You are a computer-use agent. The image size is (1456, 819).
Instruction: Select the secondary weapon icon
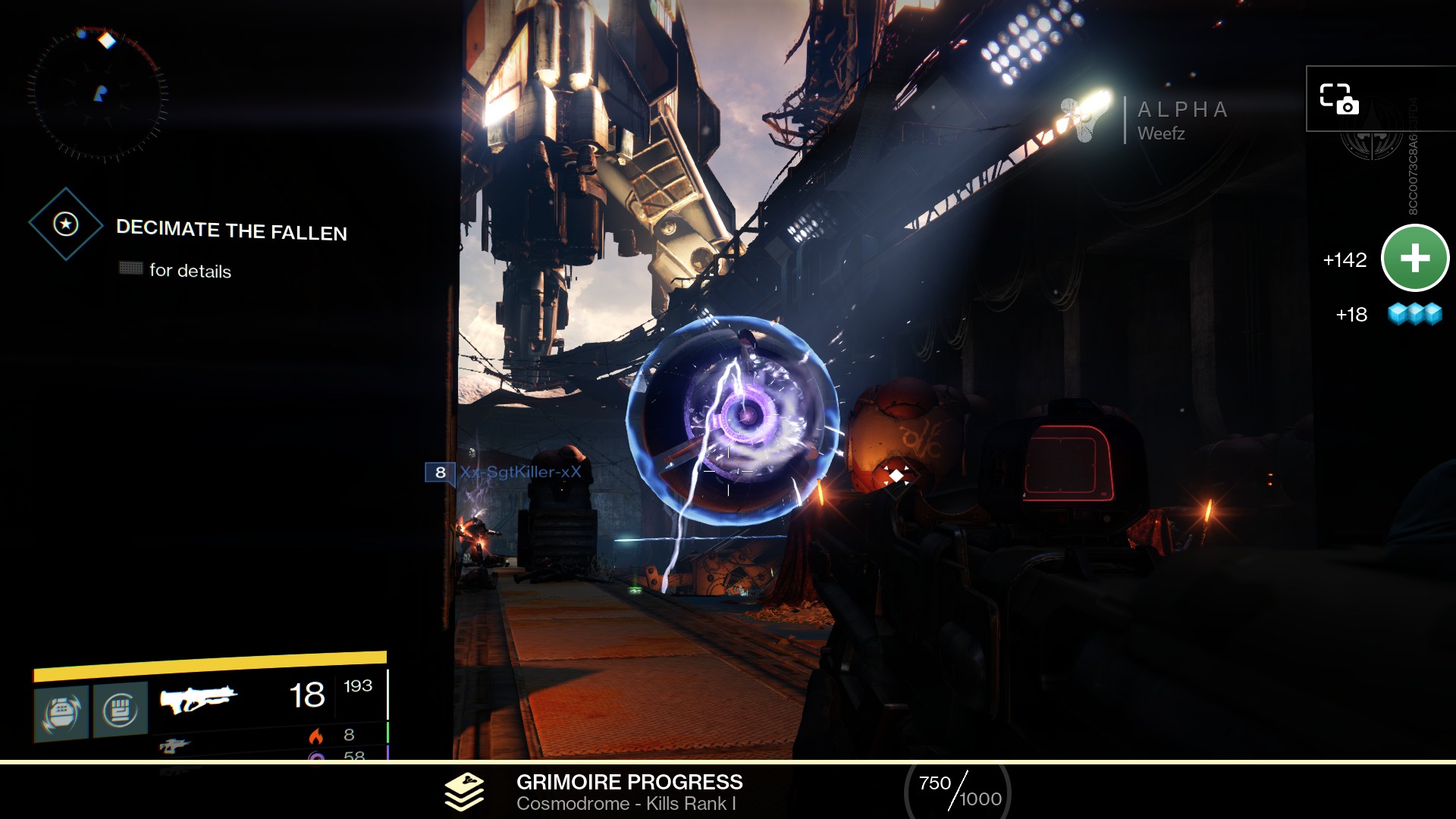click(174, 746)
